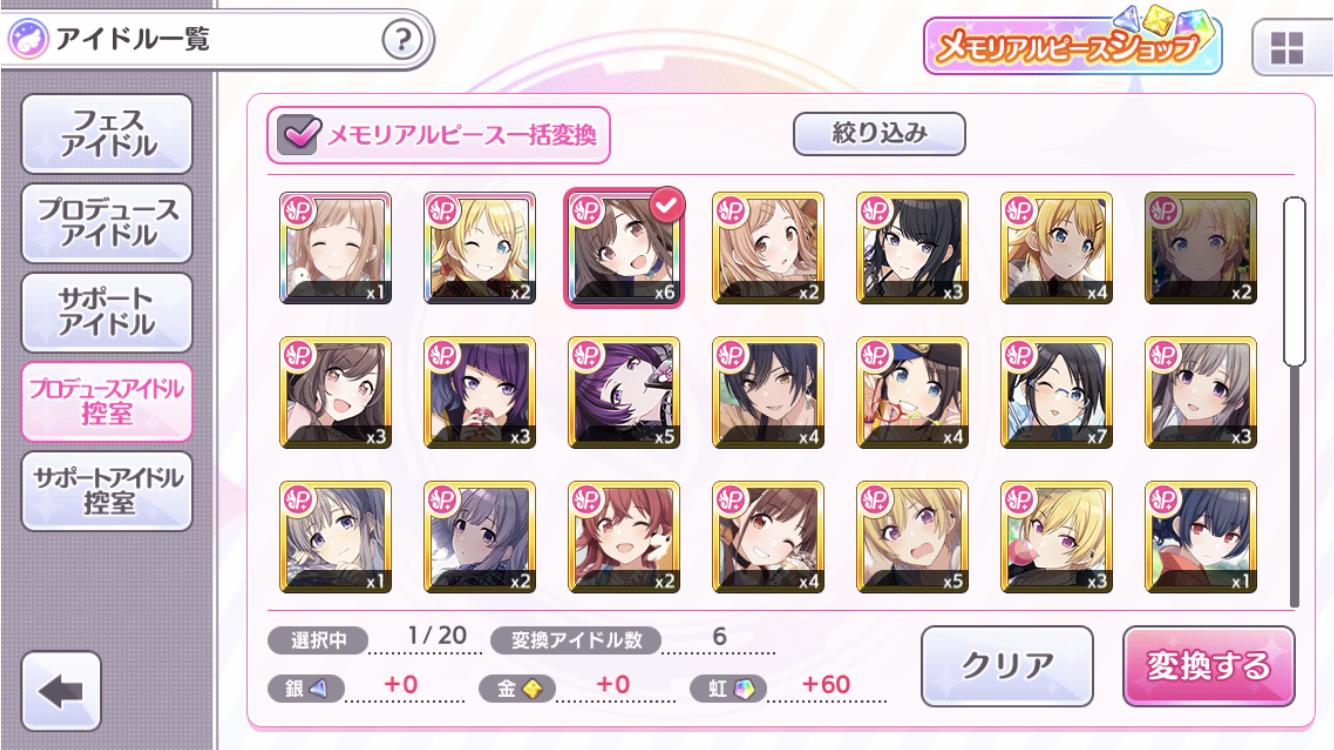Open the question mark help

(402, 42)
